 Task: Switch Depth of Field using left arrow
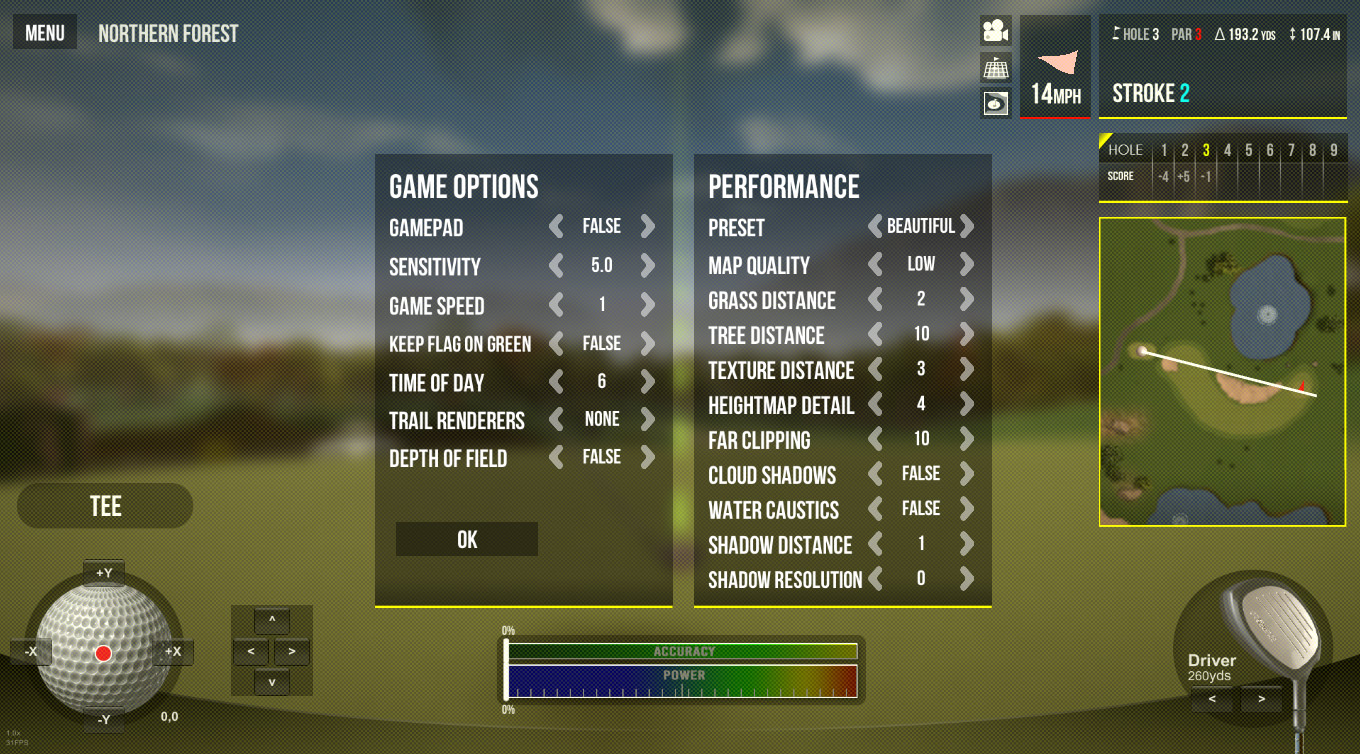pyautogui.click(x=556, y=458)
